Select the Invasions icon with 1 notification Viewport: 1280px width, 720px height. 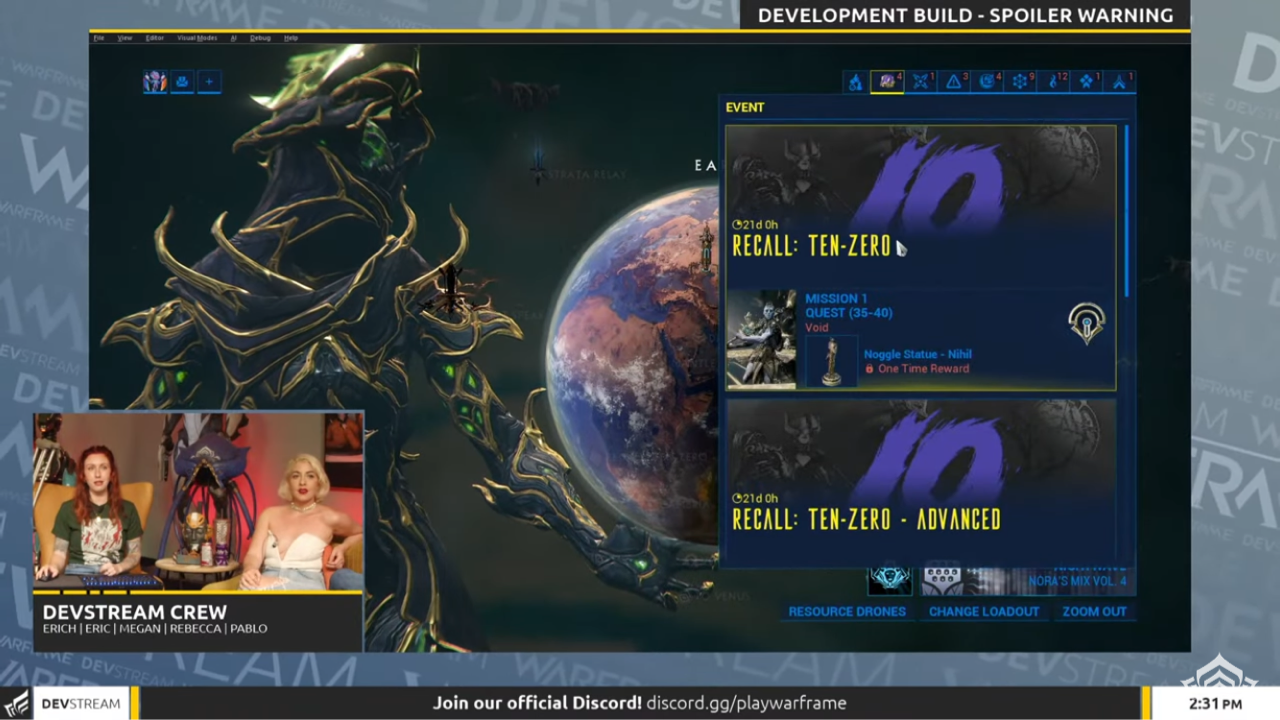click(x=920, y=82)
